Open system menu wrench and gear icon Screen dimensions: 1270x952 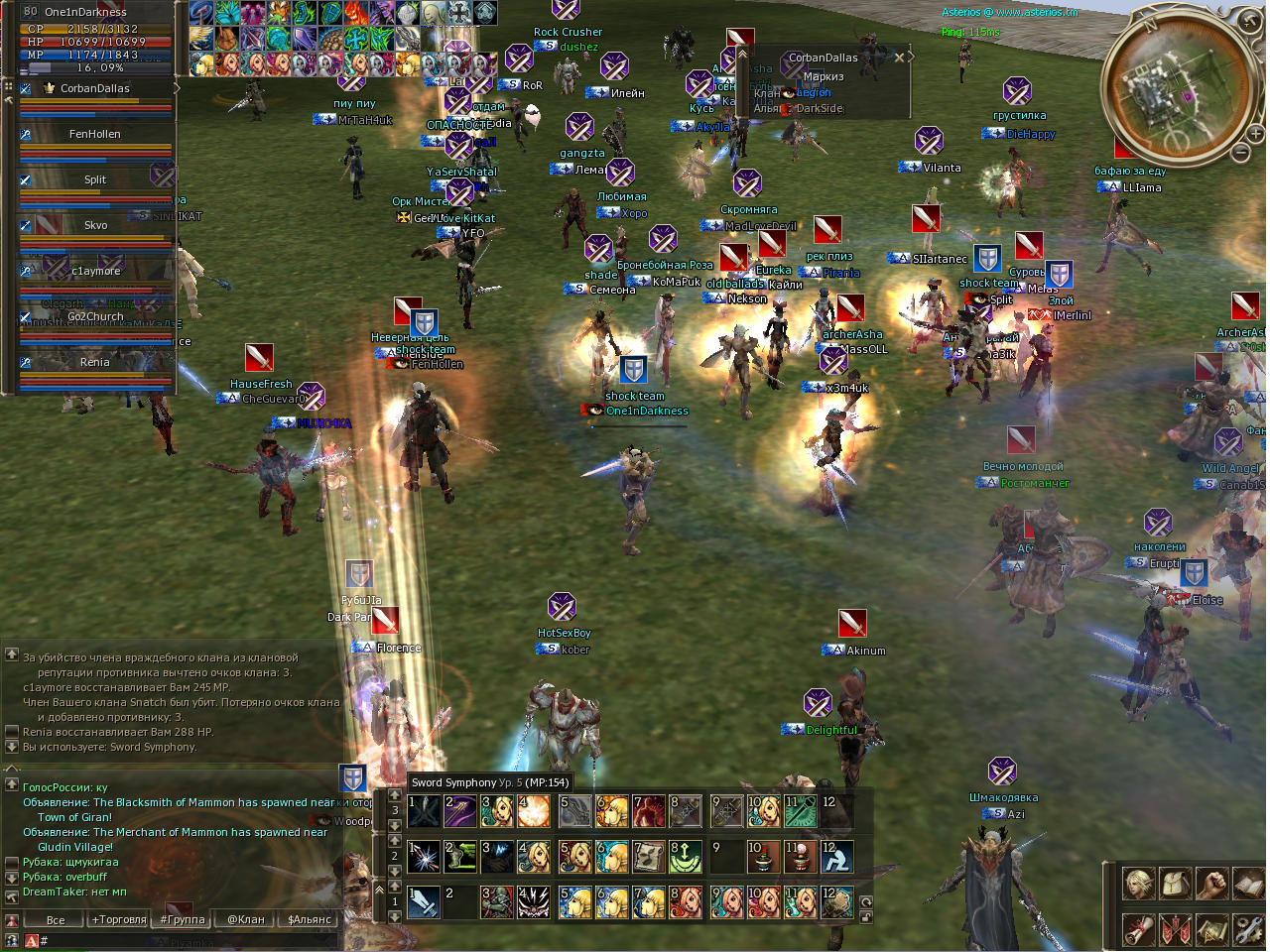1247,929
